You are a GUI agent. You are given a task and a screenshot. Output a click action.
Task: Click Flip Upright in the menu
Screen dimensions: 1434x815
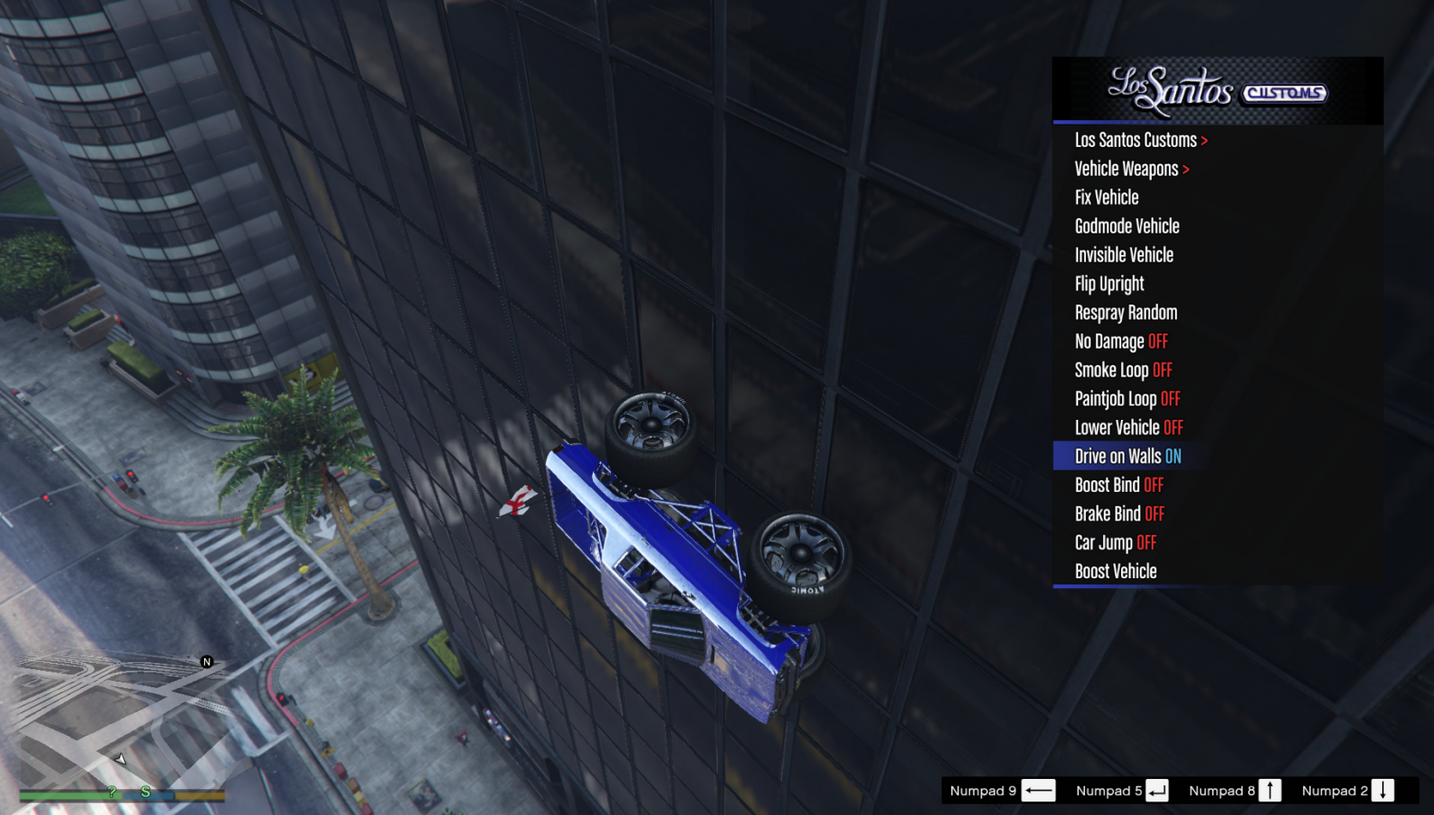pyautogui.click(x=1109, y=284)
